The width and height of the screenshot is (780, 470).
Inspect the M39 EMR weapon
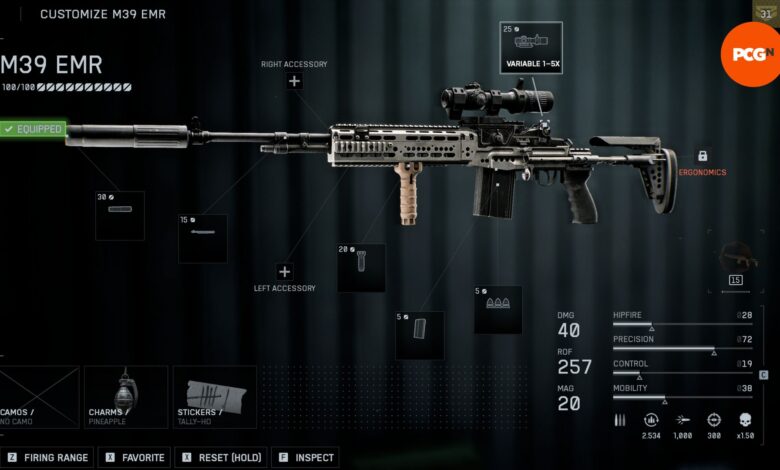point(305,457)
